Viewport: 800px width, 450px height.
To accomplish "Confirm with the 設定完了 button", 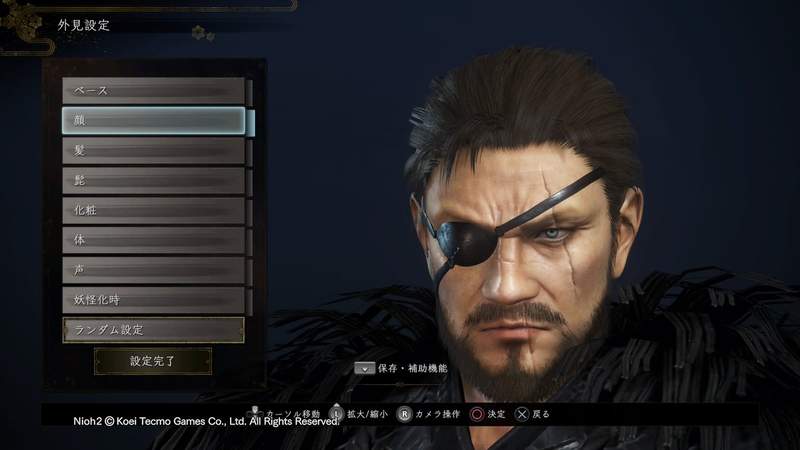I will pyautogui.click(x=153, y=361).
